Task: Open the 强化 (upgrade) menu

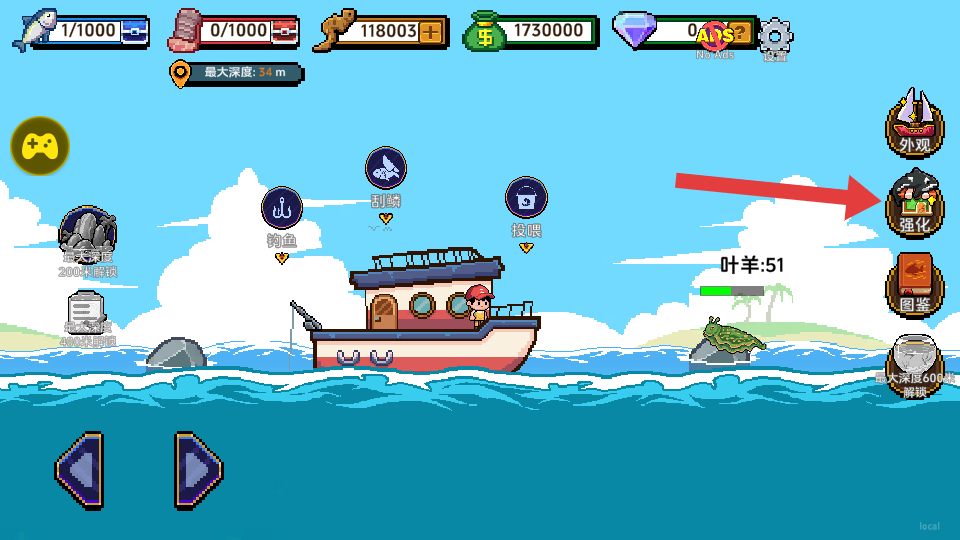Action: click(914, 204)
